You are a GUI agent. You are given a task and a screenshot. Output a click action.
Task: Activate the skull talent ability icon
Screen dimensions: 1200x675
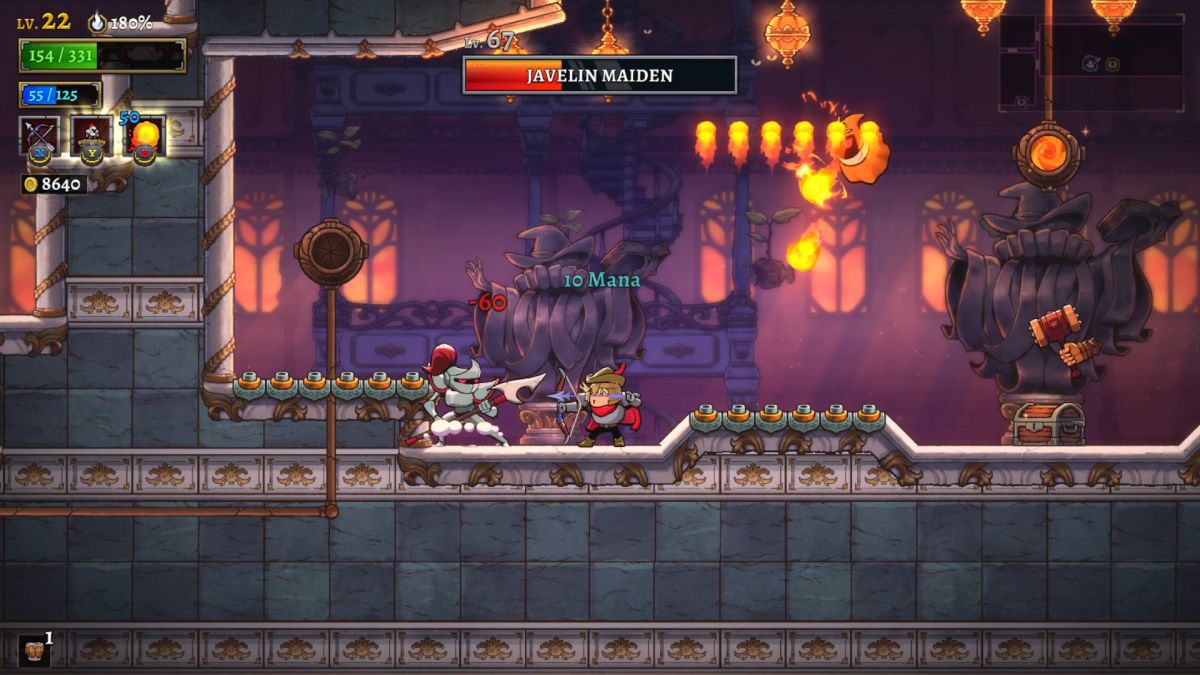[x=92, y=135]
